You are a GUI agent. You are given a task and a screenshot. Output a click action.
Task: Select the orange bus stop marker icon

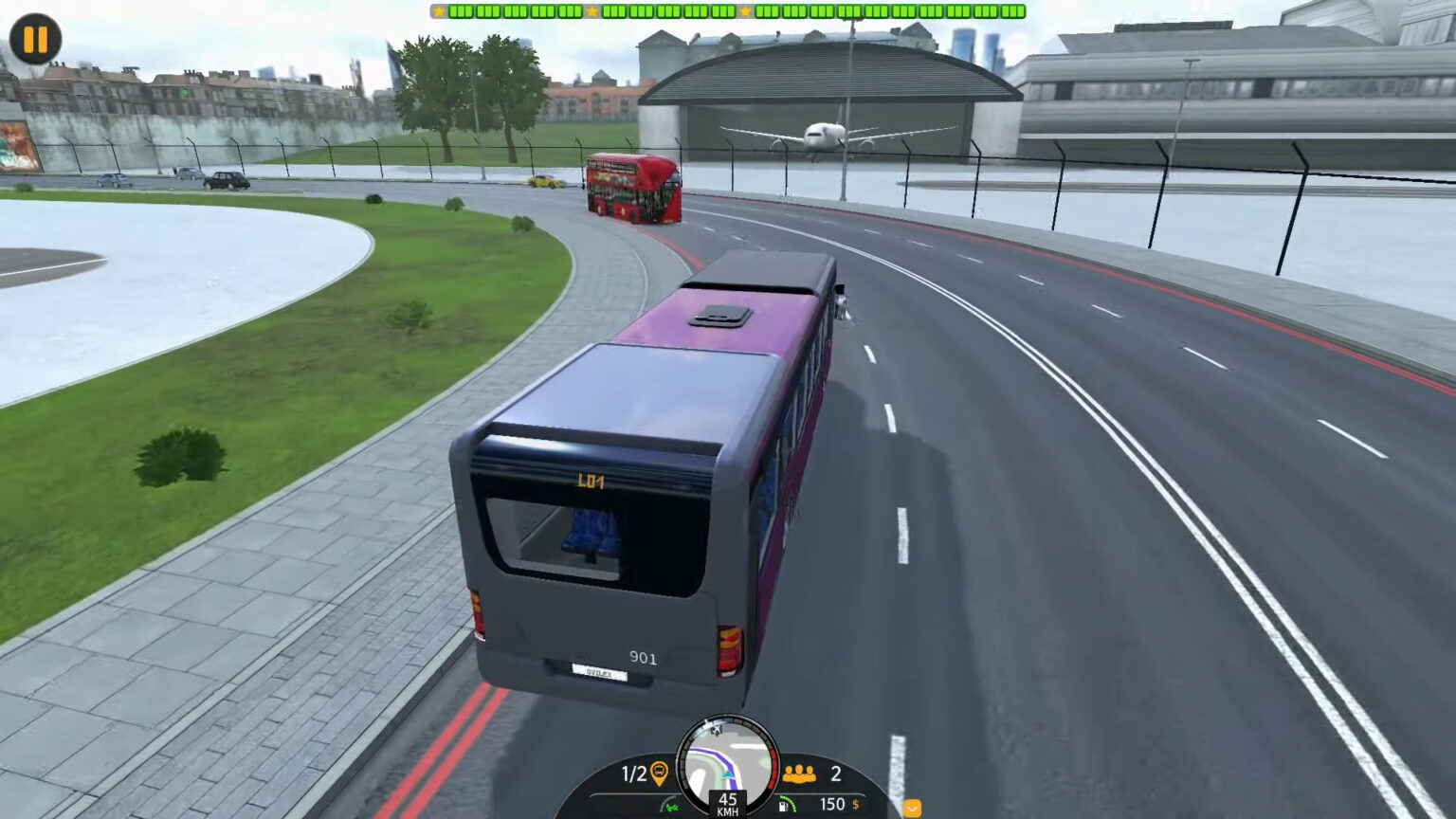click(659, 773)
